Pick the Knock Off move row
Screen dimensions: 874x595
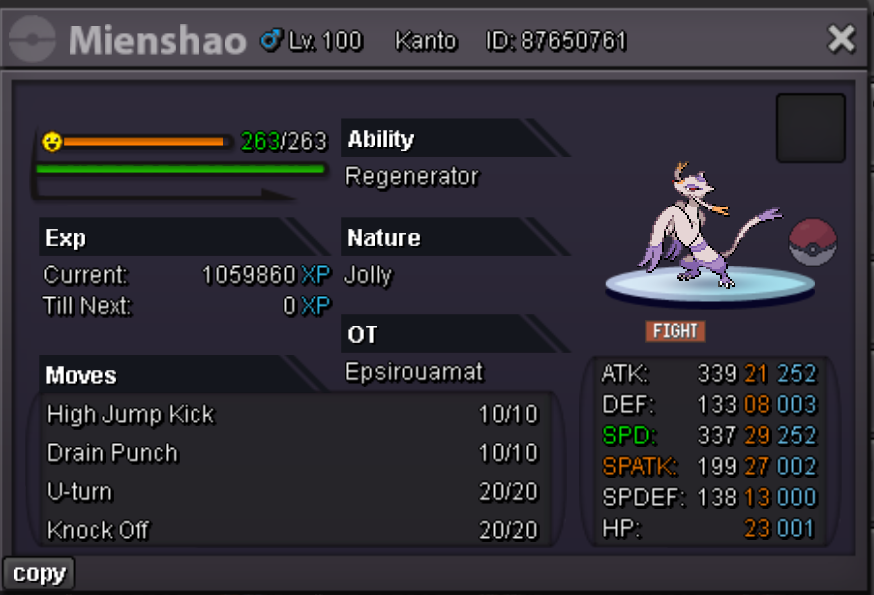tap(292, 530)
